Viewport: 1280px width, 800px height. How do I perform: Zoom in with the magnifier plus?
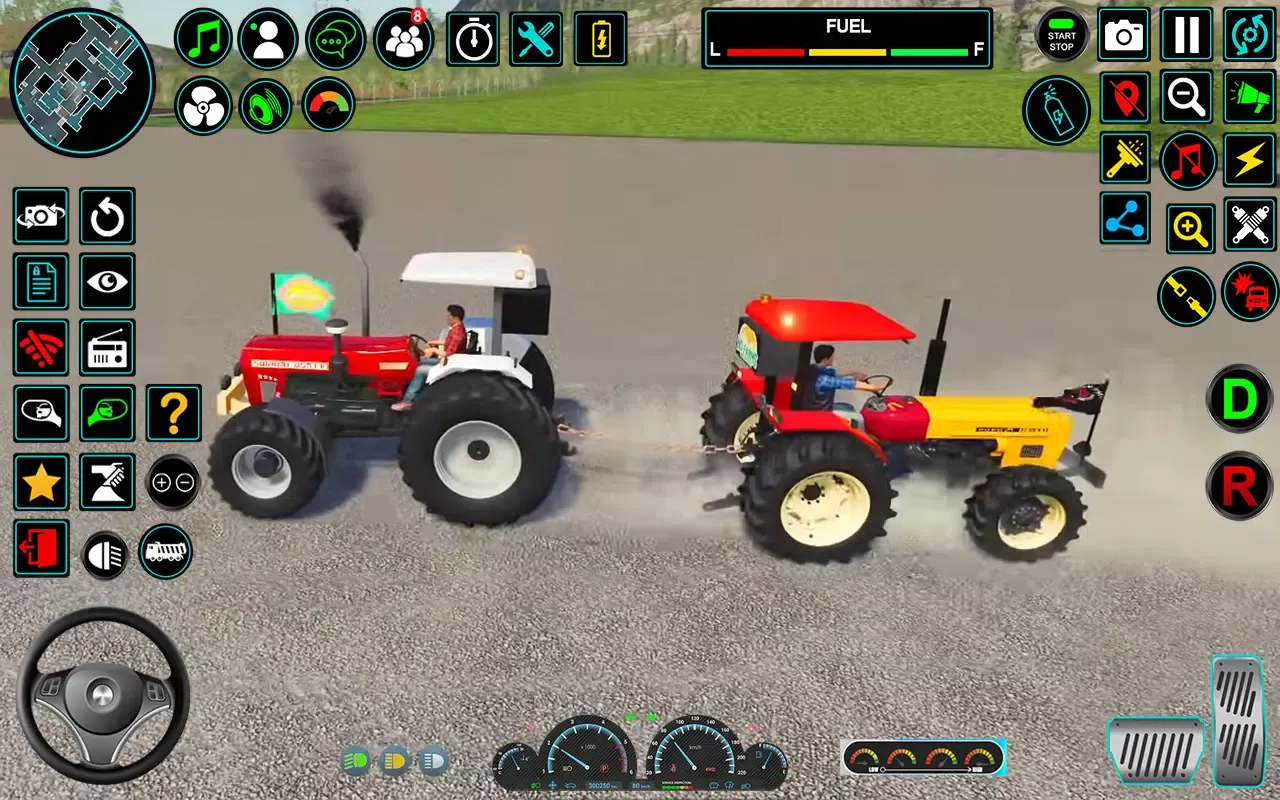click(1189, 228)
